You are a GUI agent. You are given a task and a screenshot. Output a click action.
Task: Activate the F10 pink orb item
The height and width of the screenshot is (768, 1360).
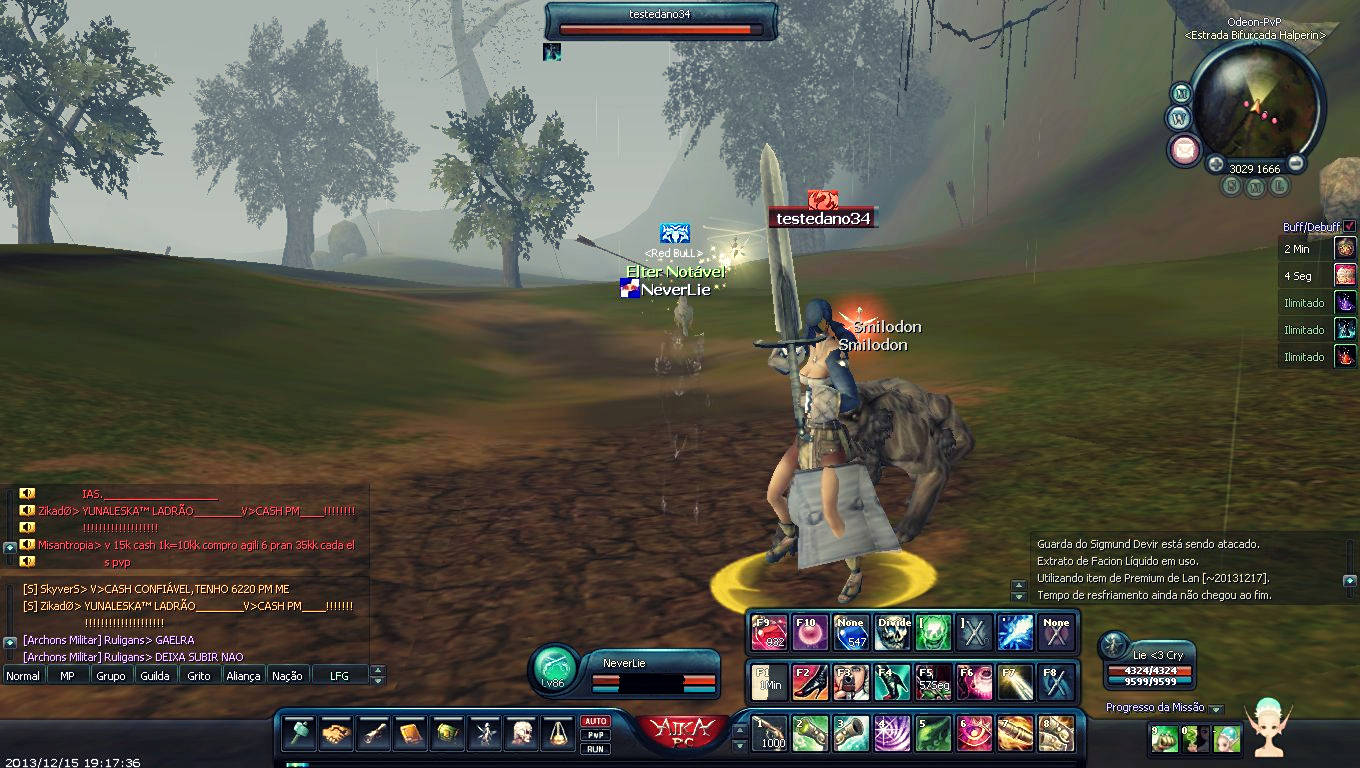pos(810,632)
